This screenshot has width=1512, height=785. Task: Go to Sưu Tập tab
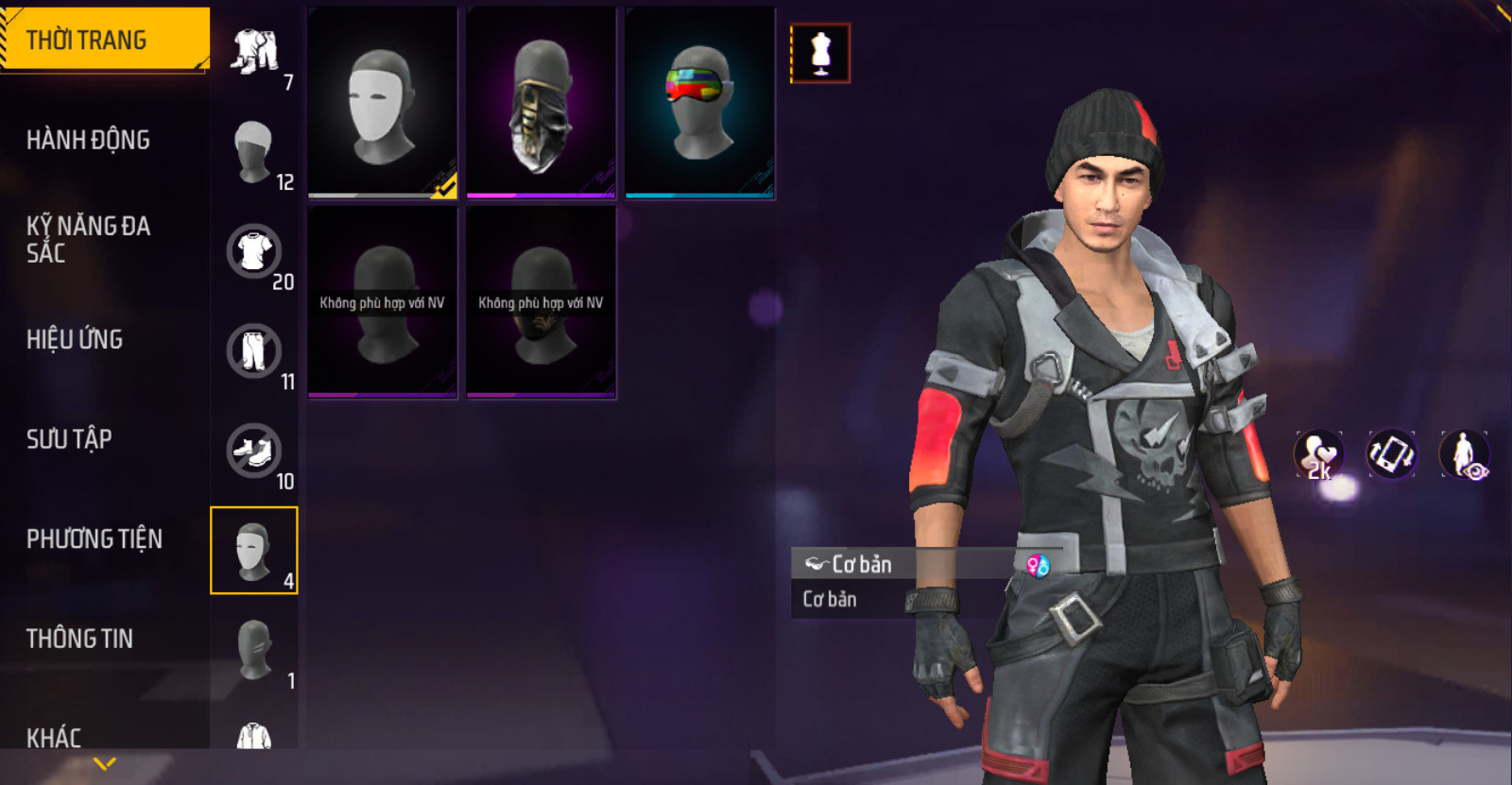pos(69,438)
